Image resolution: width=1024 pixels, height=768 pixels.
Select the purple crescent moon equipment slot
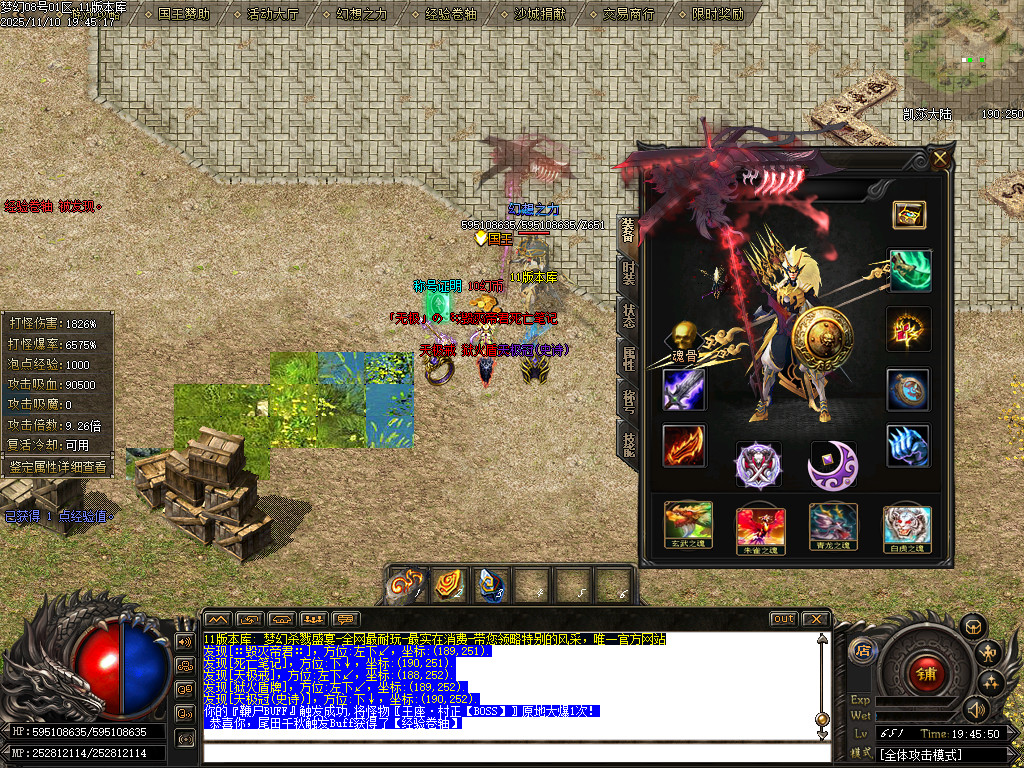[832, 465]
